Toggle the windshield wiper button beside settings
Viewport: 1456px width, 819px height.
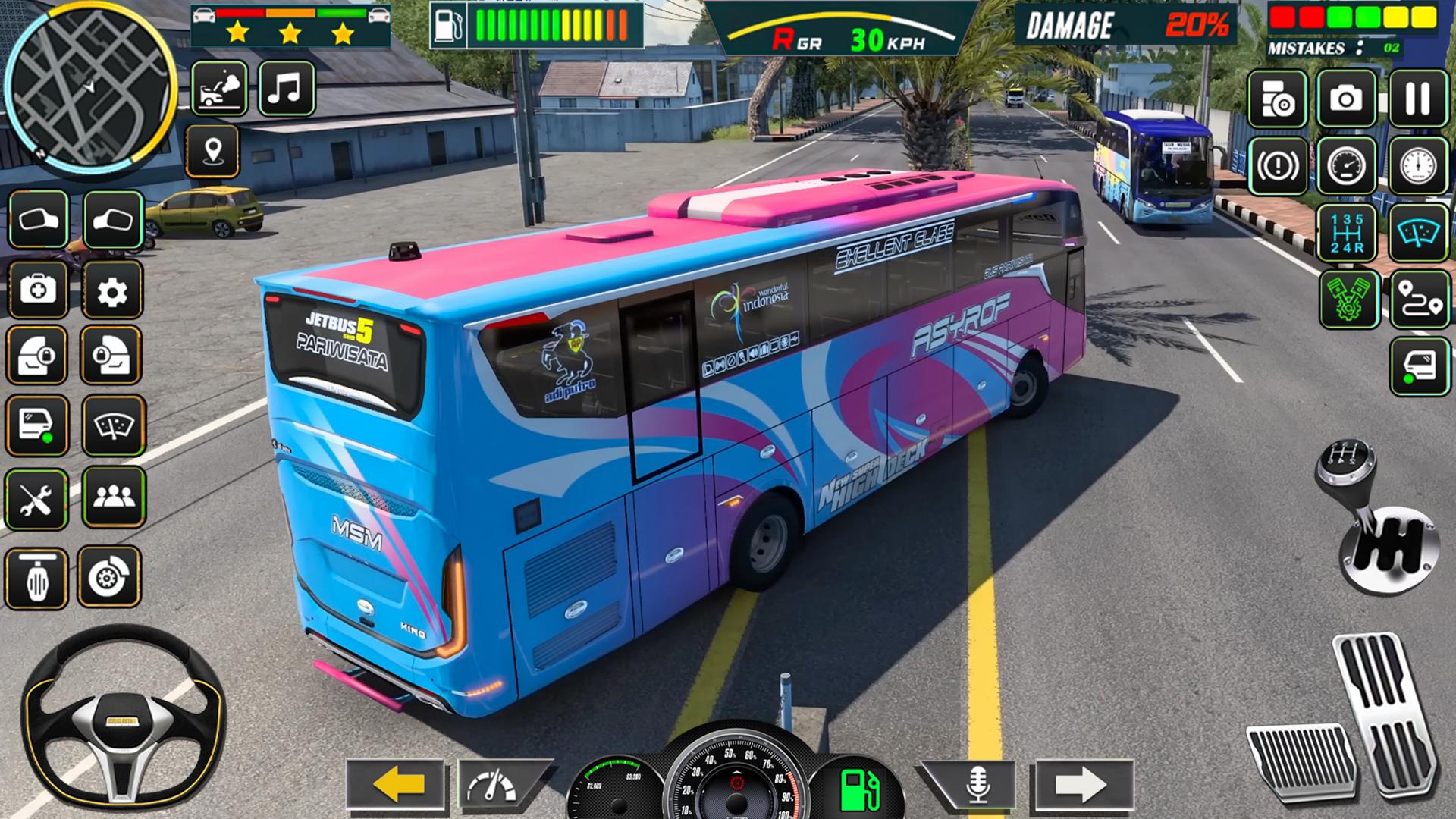point(114,425)
